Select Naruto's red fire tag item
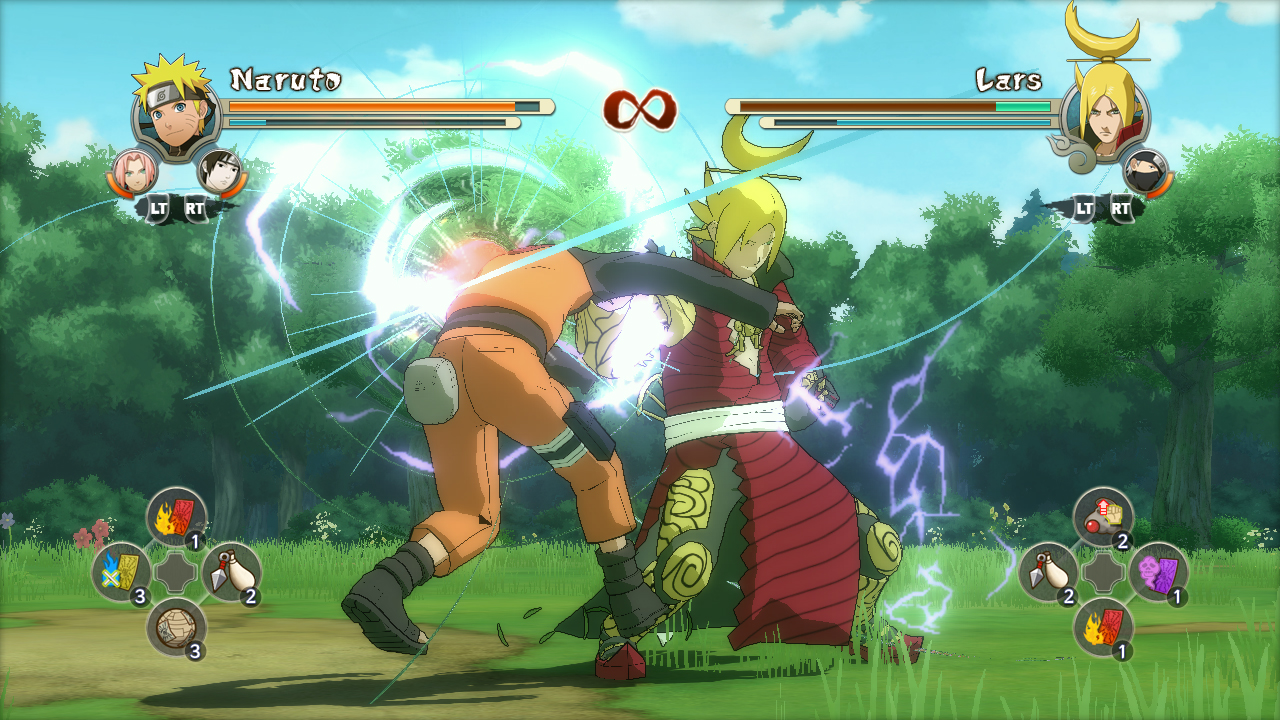 click(176, 517)
